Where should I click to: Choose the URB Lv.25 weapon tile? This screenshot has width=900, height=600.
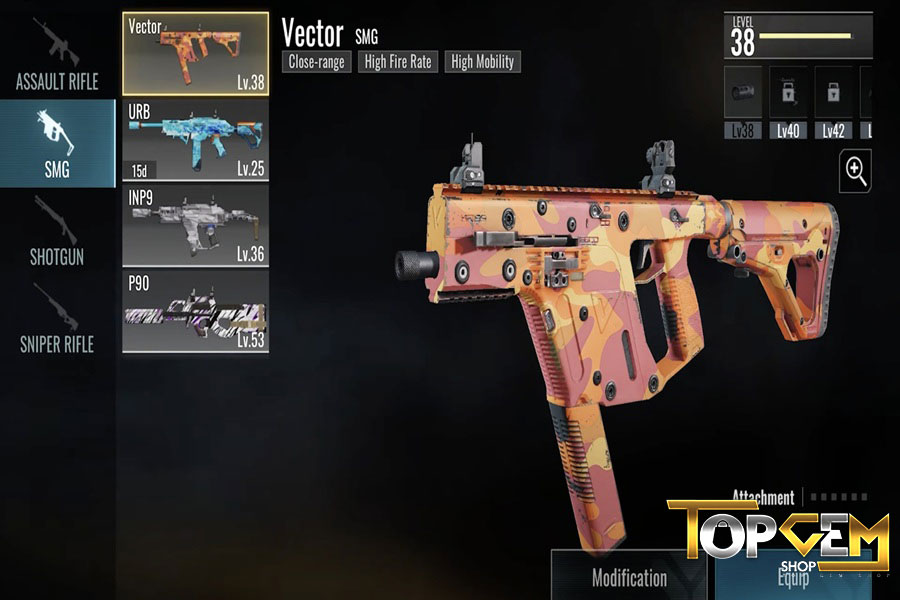[x=195, y=140]
